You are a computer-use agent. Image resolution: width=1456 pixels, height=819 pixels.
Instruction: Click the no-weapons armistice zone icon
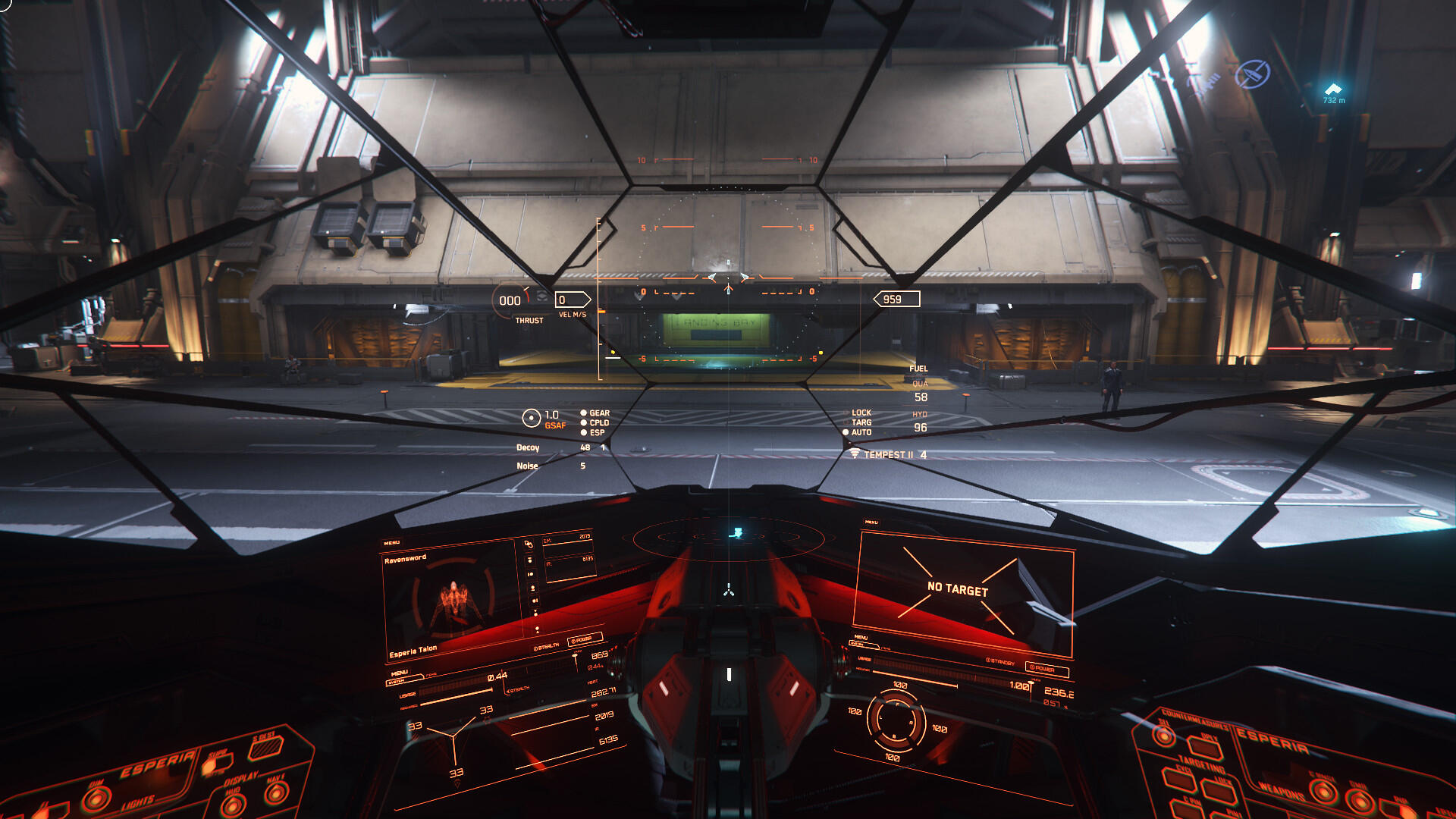pyautogui.click(x=1252, y=74)
